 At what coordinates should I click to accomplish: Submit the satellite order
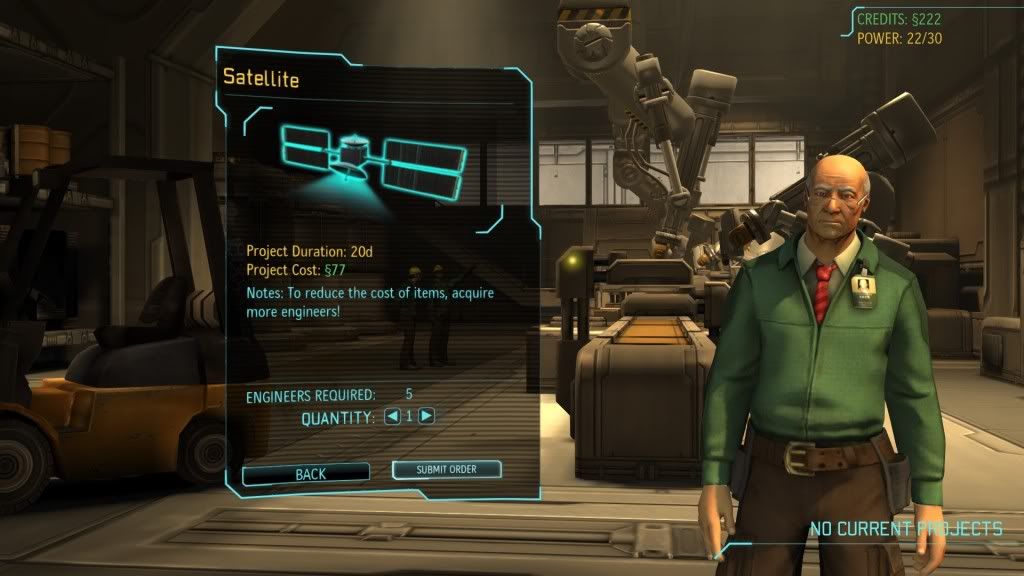tap(446, 470)
